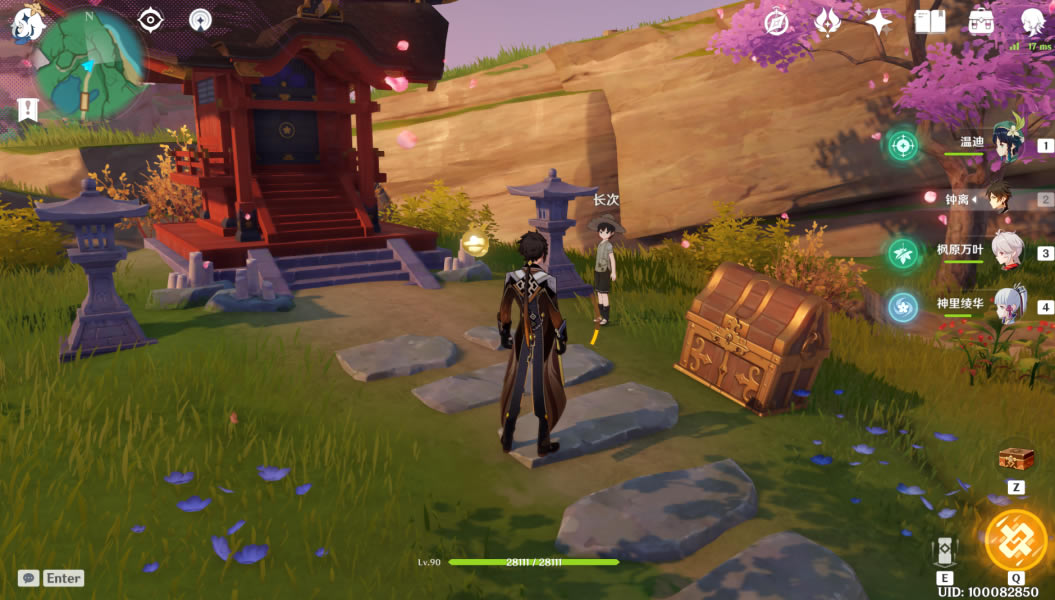Viewport: 1055px width, 600px height.
Task: Open the backpack inventory
Action: (981, 22)
